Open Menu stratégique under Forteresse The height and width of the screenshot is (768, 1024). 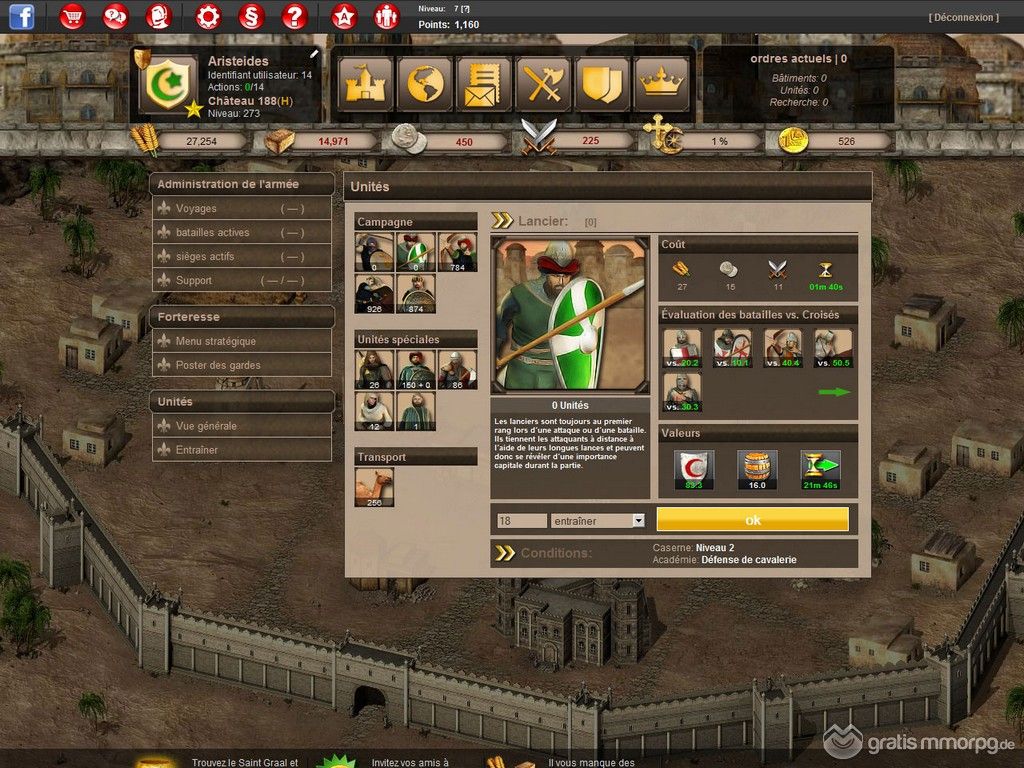(x=216, y=342)
